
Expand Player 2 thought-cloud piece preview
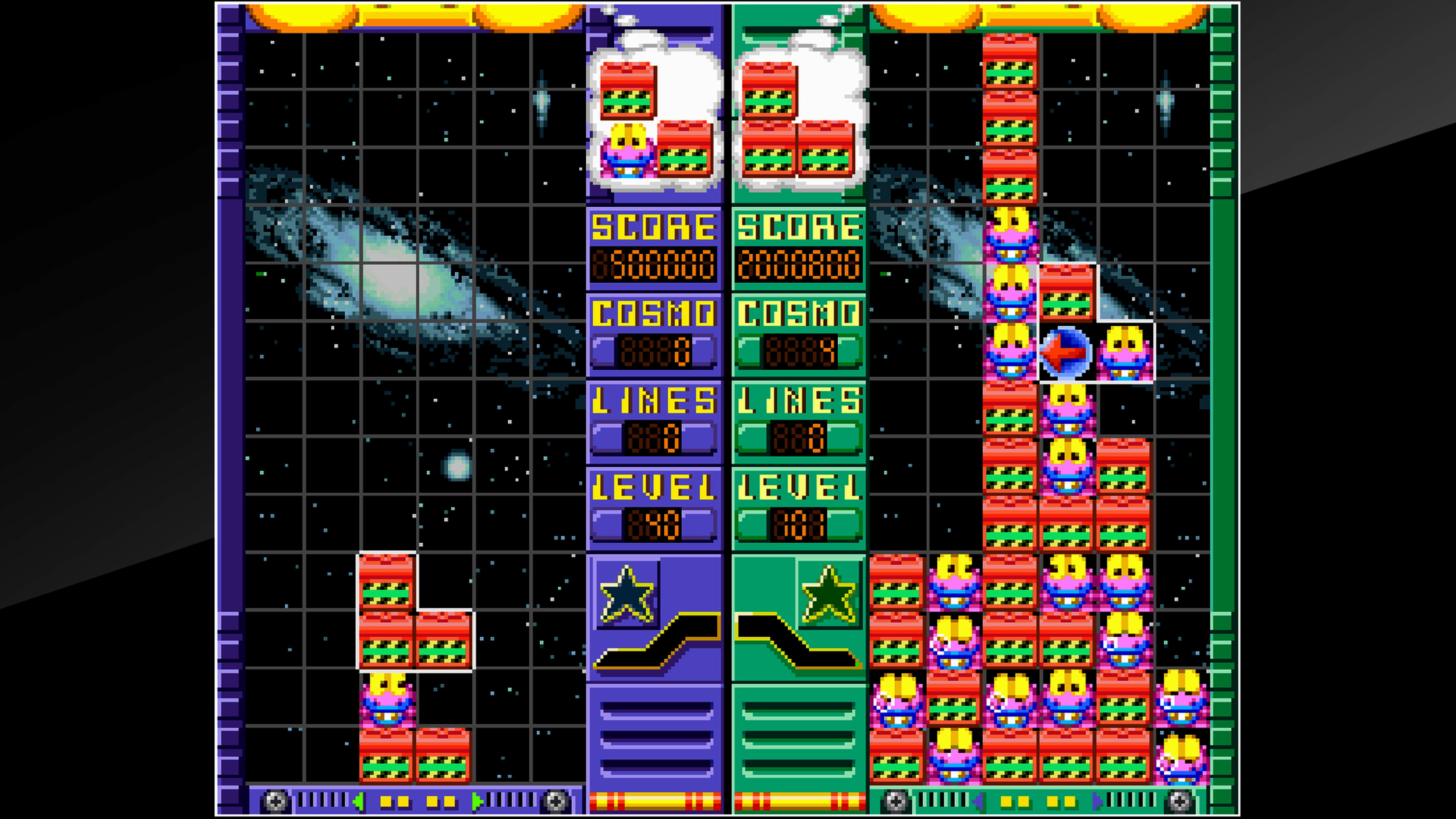click(x=800, y=113)
